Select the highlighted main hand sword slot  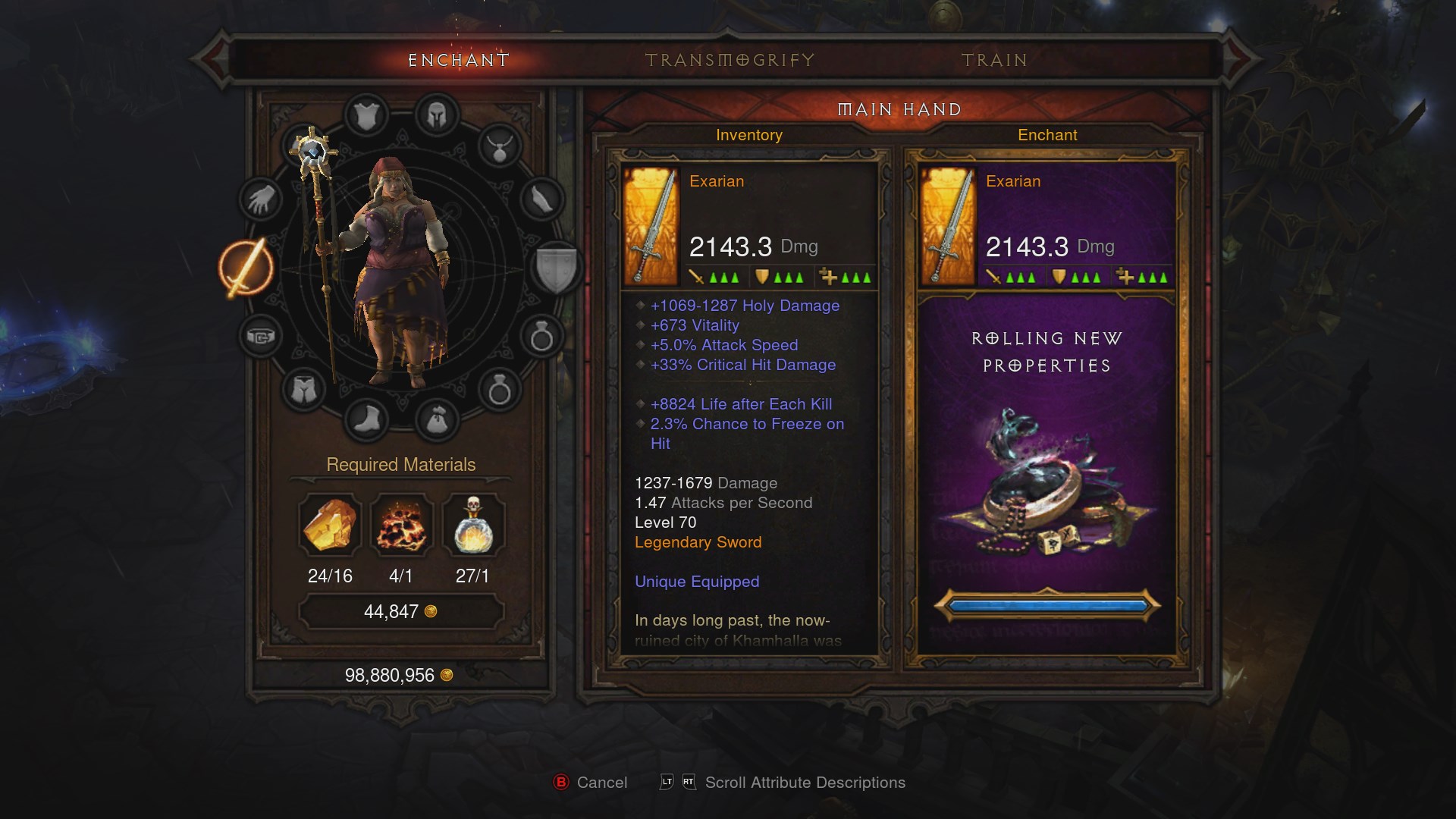[x=246, y=268]
